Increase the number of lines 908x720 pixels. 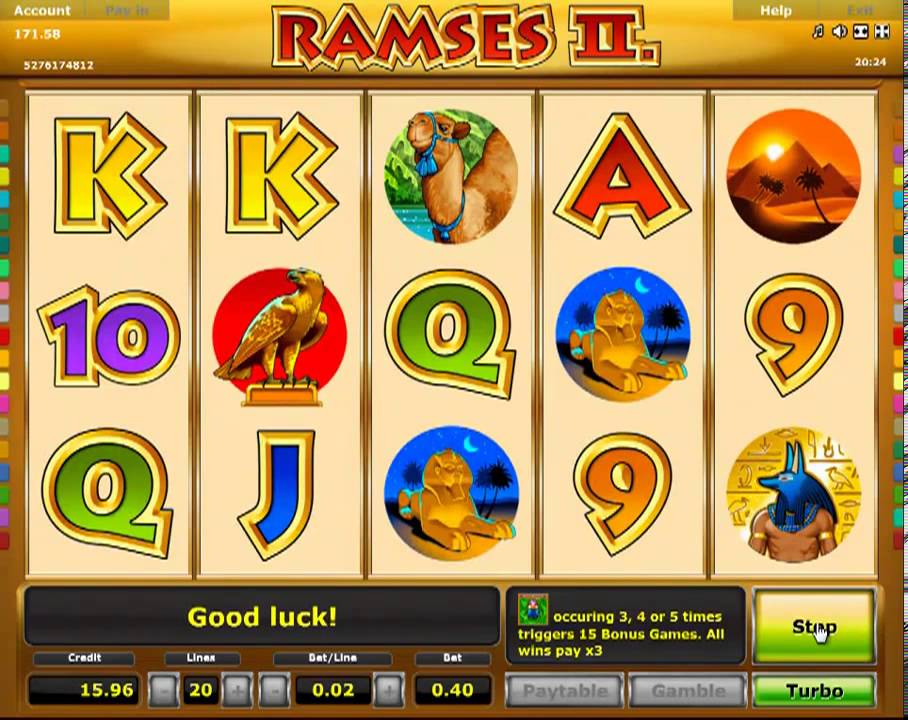(237, 690)
